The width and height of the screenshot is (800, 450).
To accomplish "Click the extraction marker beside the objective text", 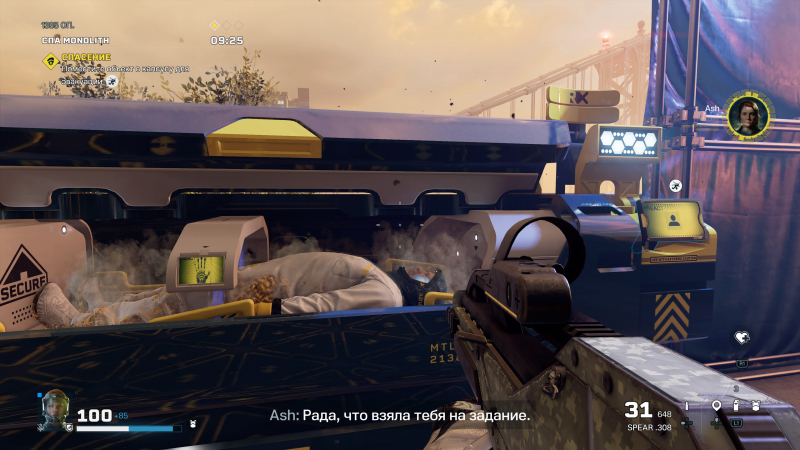I will [112, 81].
